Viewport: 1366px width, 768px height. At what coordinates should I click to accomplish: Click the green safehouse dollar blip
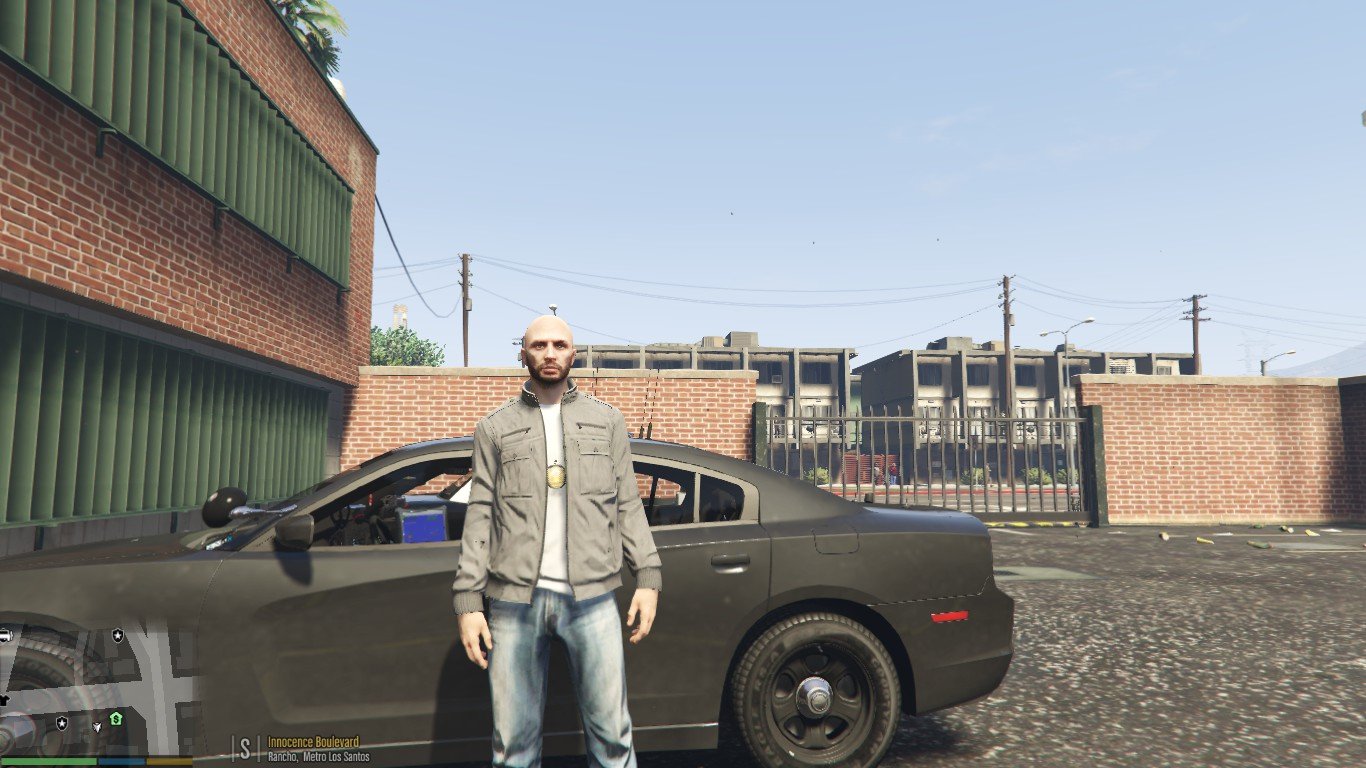(116, 719)
